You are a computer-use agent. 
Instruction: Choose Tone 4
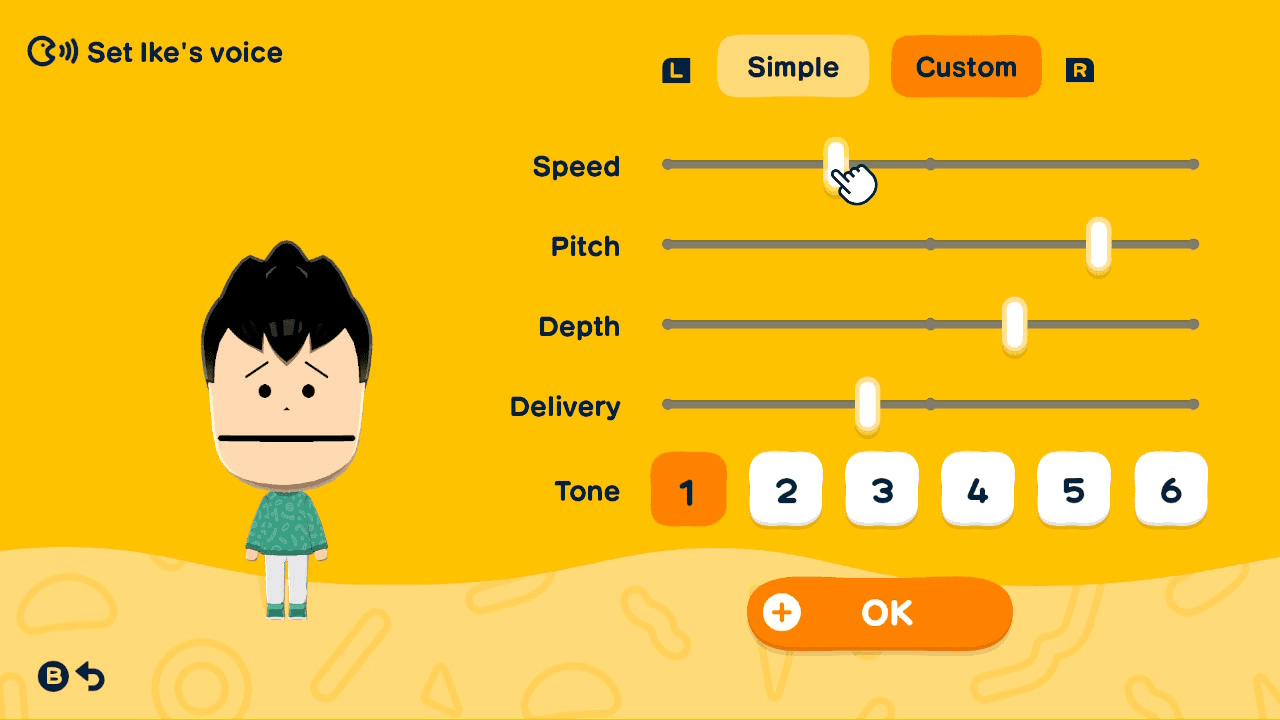[x=977, y=489]
